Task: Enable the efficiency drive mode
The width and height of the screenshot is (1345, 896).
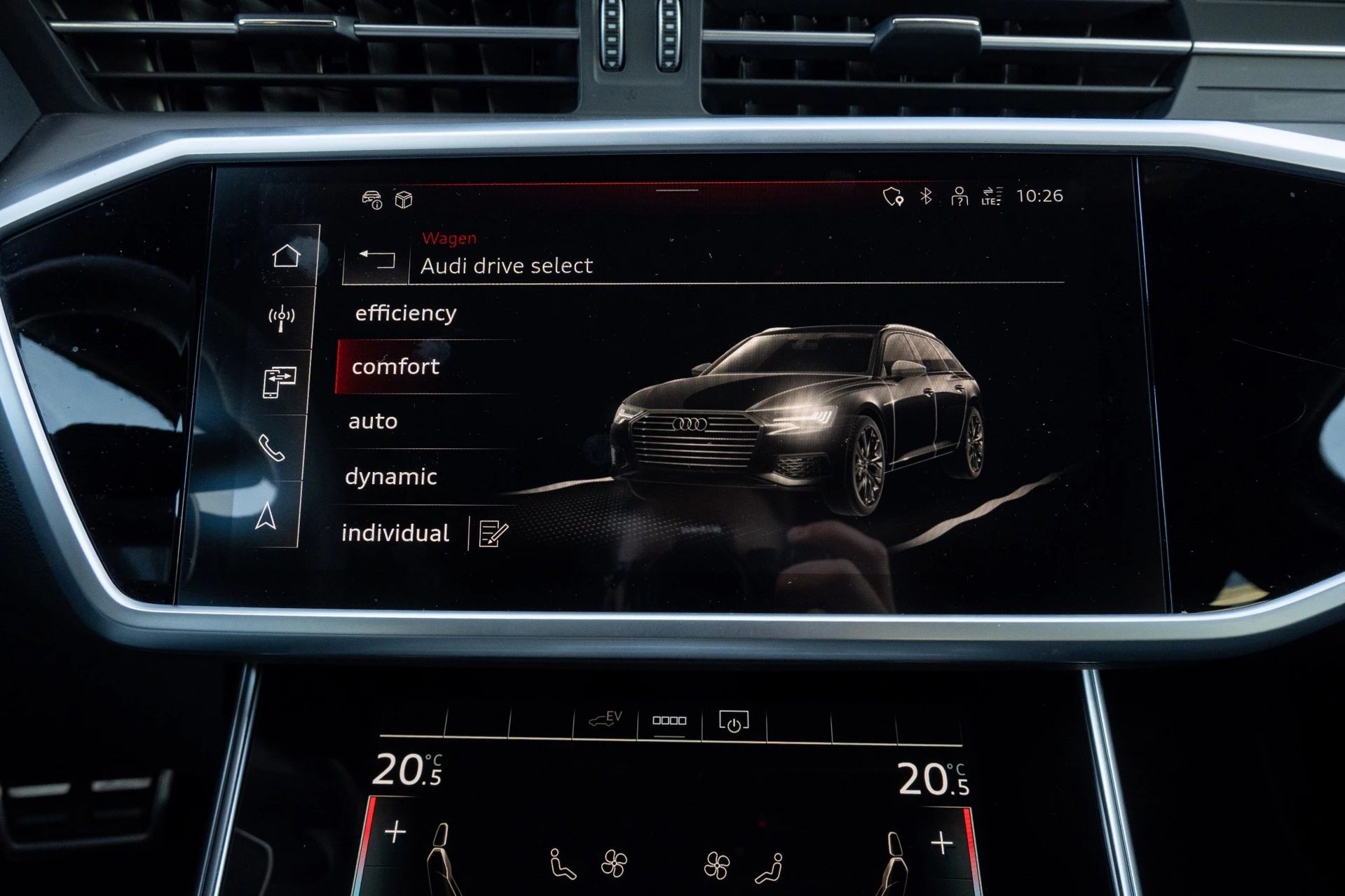Action: [x=405, y=312]
